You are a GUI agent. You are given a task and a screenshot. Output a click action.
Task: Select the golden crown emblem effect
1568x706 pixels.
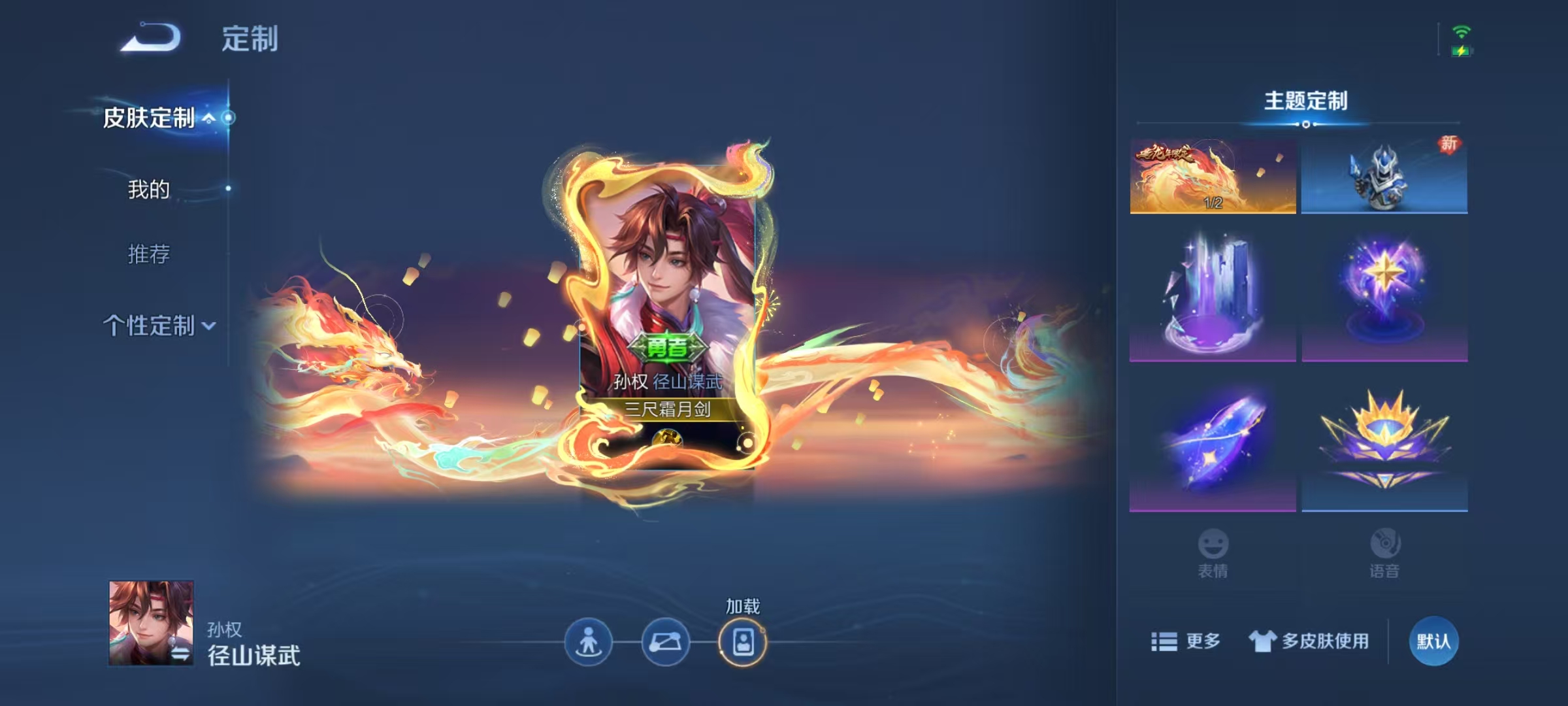click(x=1384, y=445)
